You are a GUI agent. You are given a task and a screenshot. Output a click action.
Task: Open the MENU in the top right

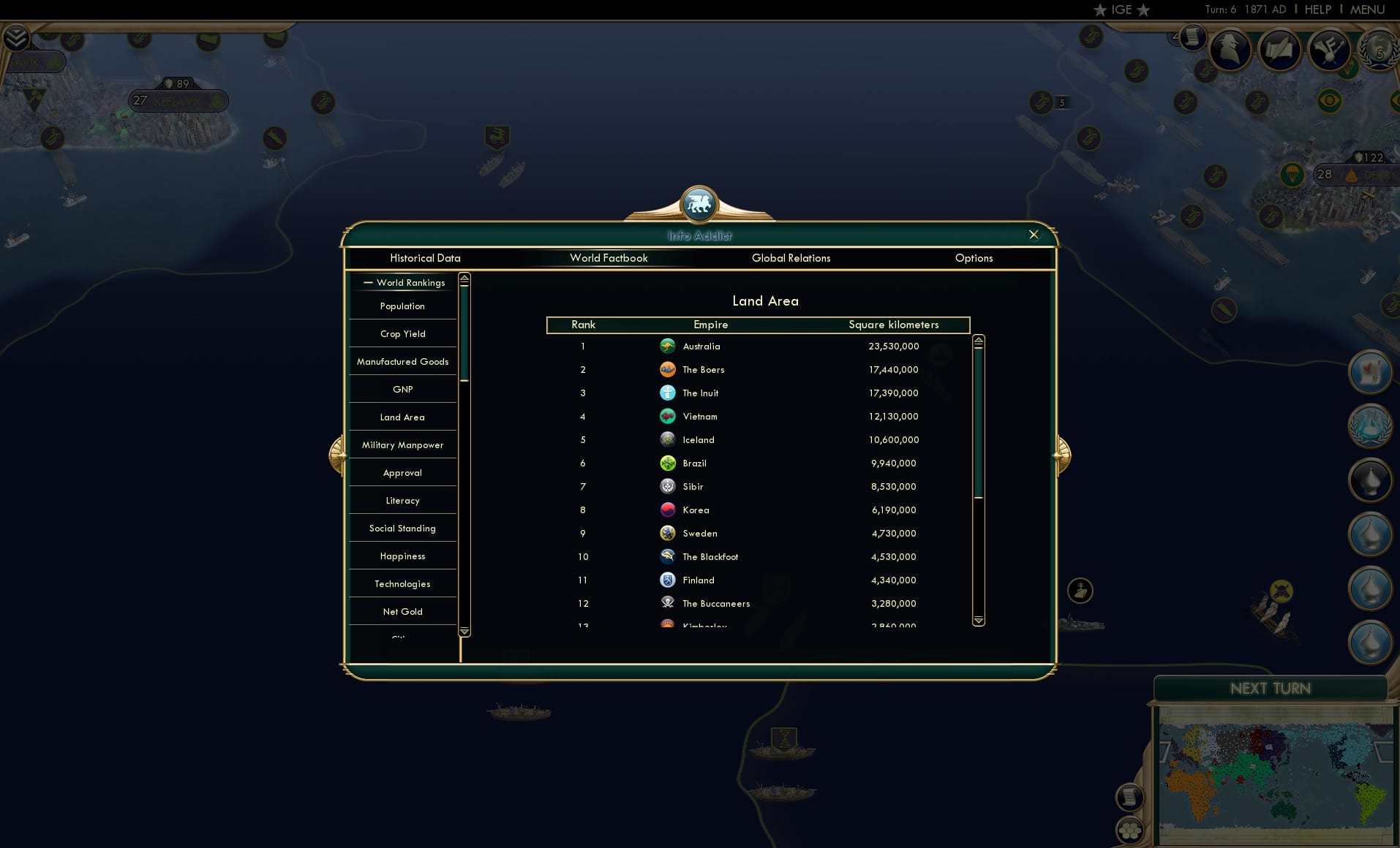[1366, 10]
